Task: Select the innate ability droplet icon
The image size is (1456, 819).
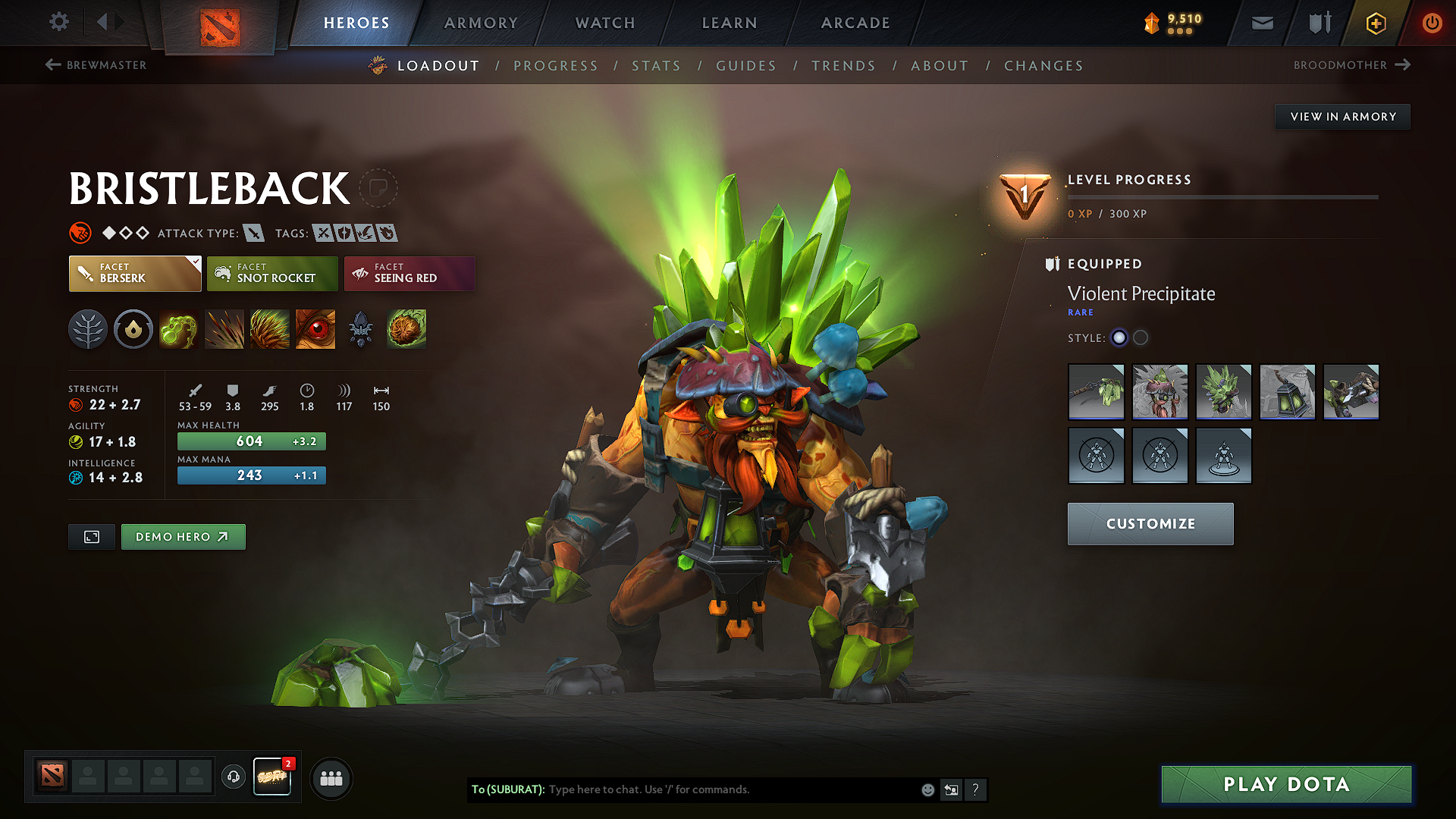Action: (x=133, y=329)
